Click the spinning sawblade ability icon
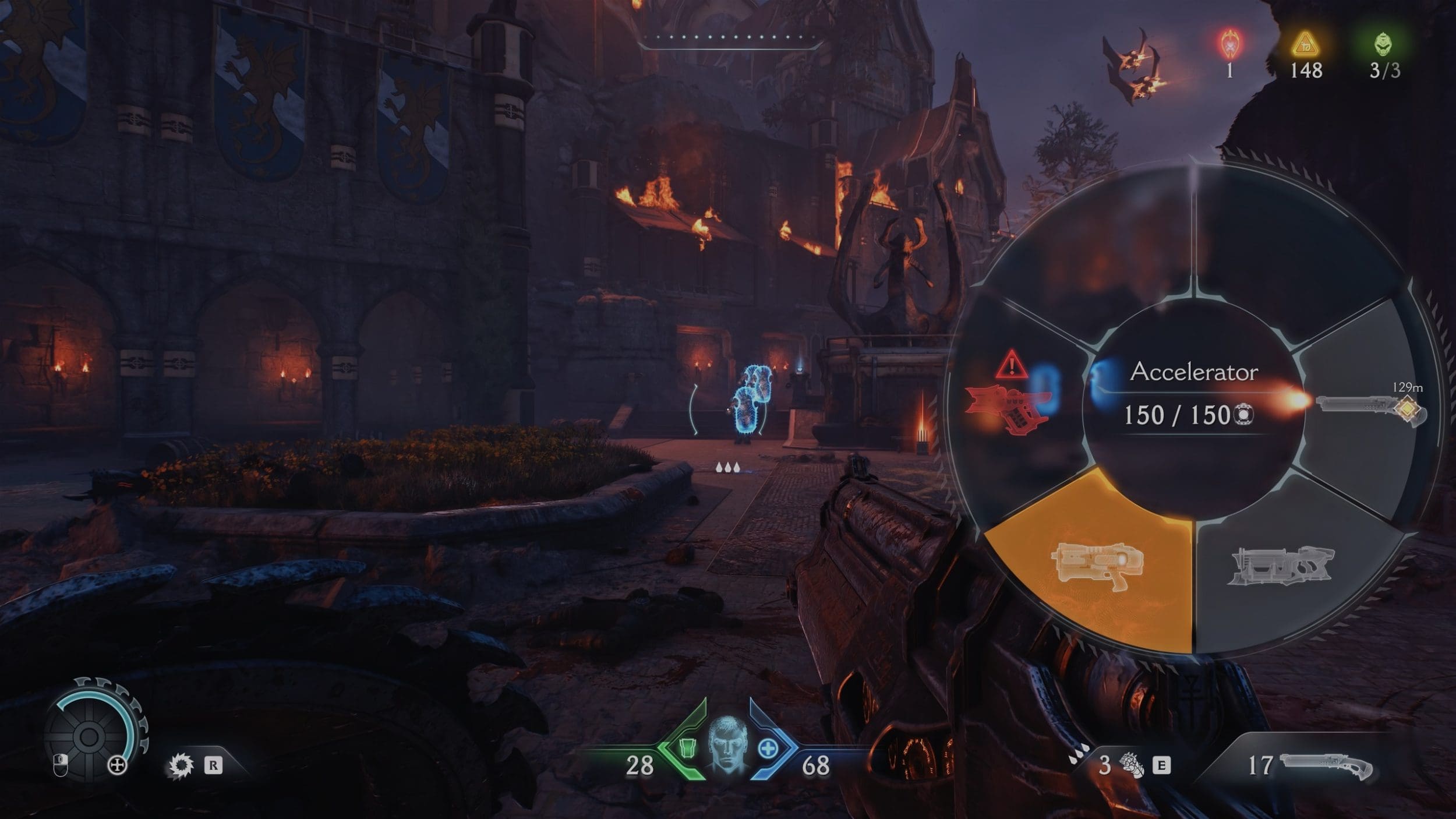The width and height of the screenshot is (1456, 819). pos(181,765)
